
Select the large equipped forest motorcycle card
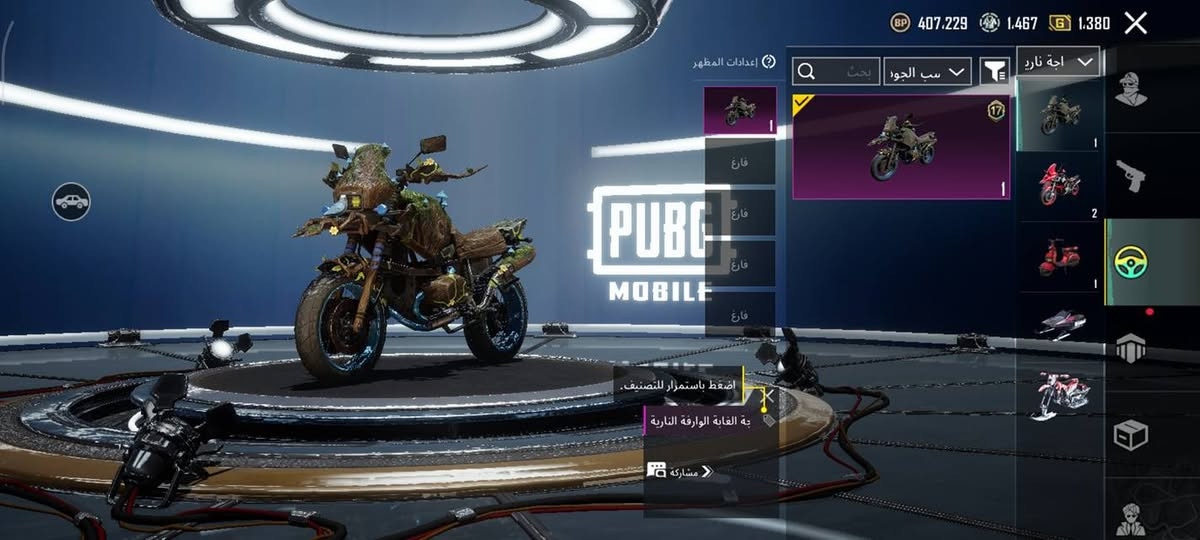tap(900, 147)
